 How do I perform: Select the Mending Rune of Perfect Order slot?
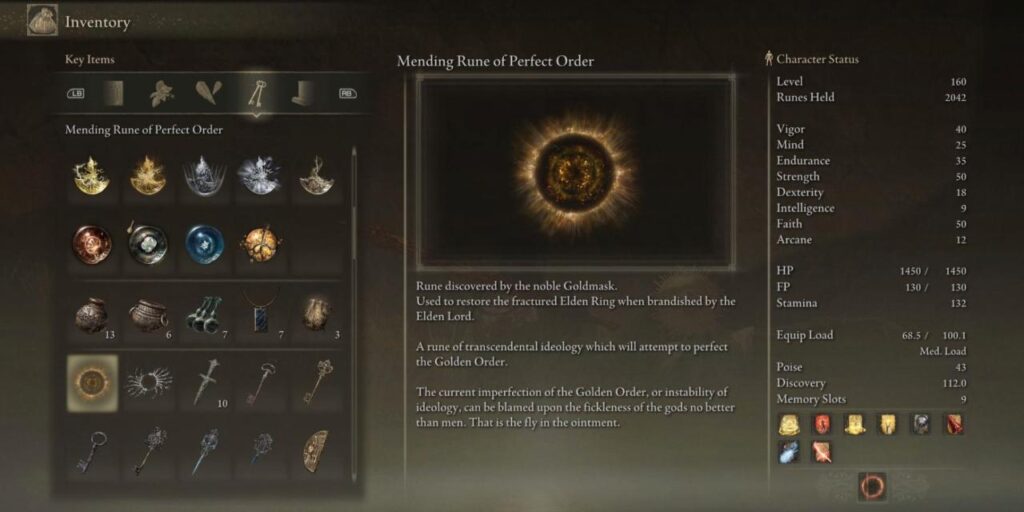pyautogui.click(x=91, y=381)
